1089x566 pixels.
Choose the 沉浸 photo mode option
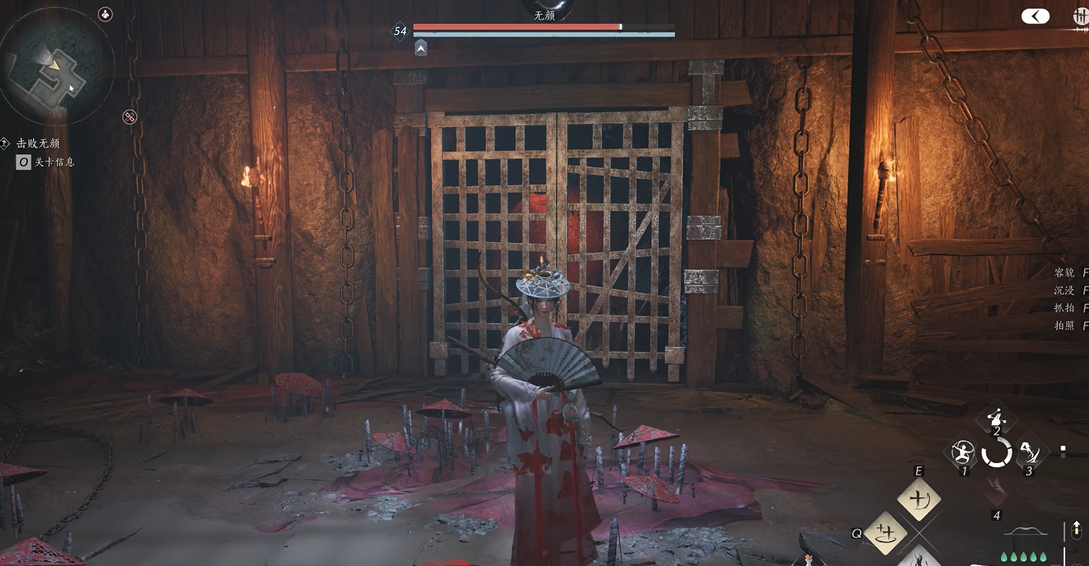[x=1068, y=290]
